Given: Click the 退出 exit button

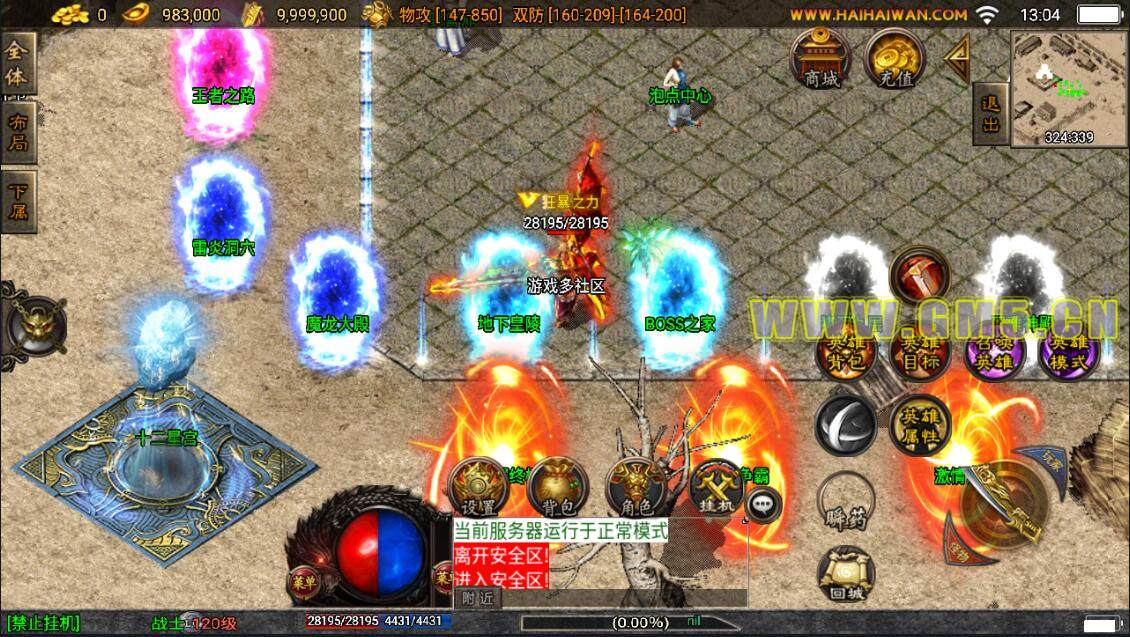Looking at the screenshot, I should point(991,112).
